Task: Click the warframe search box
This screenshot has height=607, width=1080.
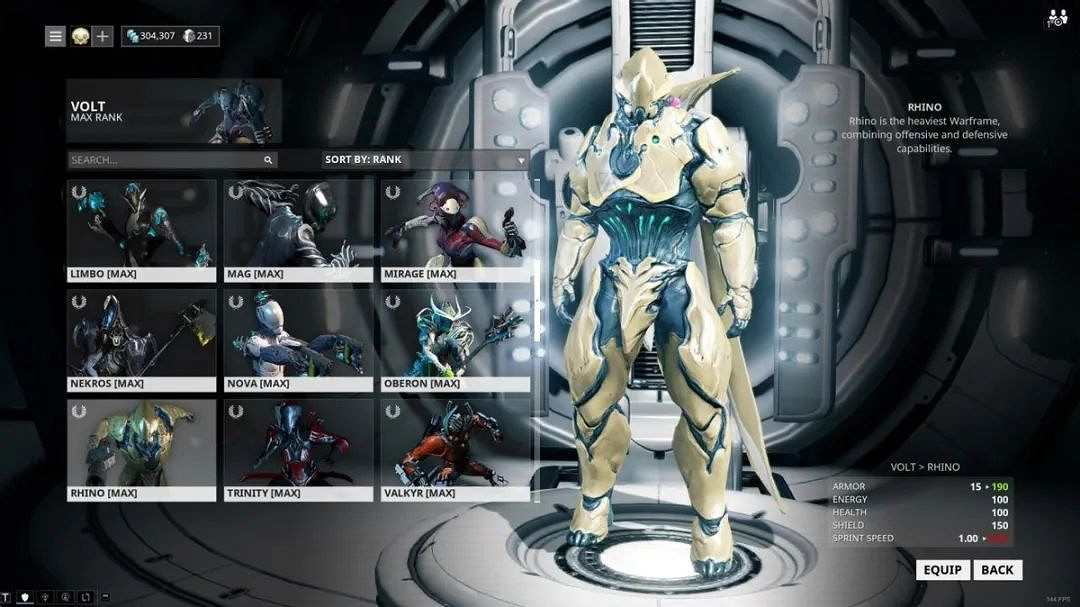Action: coord(165,160)
